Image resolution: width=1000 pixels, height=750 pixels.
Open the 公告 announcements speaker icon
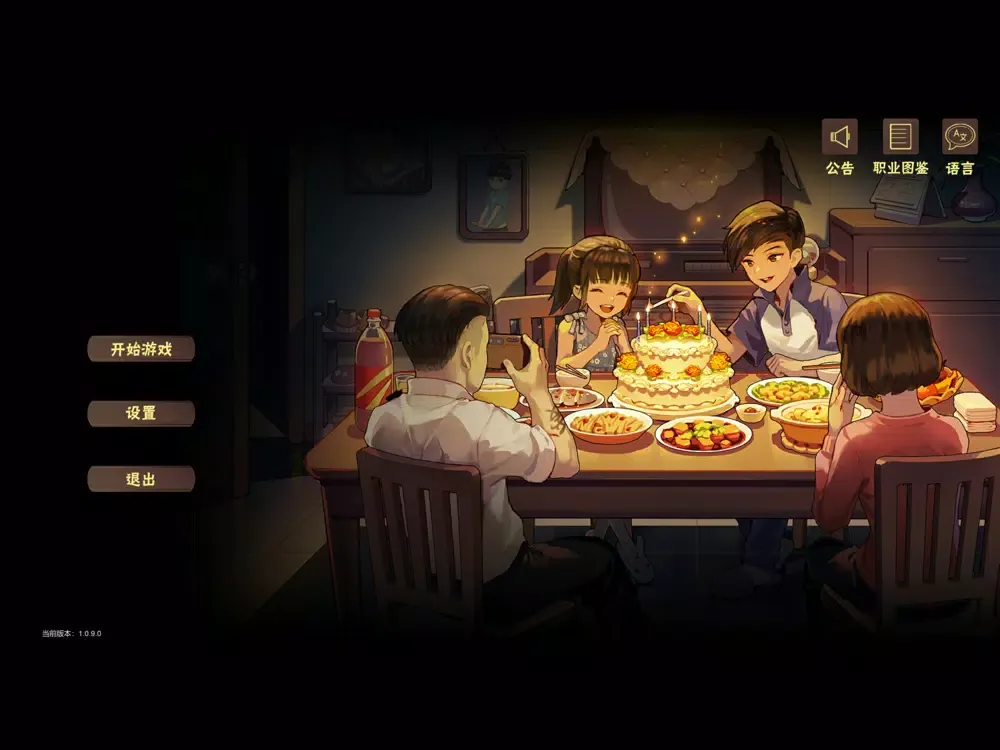point(840,137)
